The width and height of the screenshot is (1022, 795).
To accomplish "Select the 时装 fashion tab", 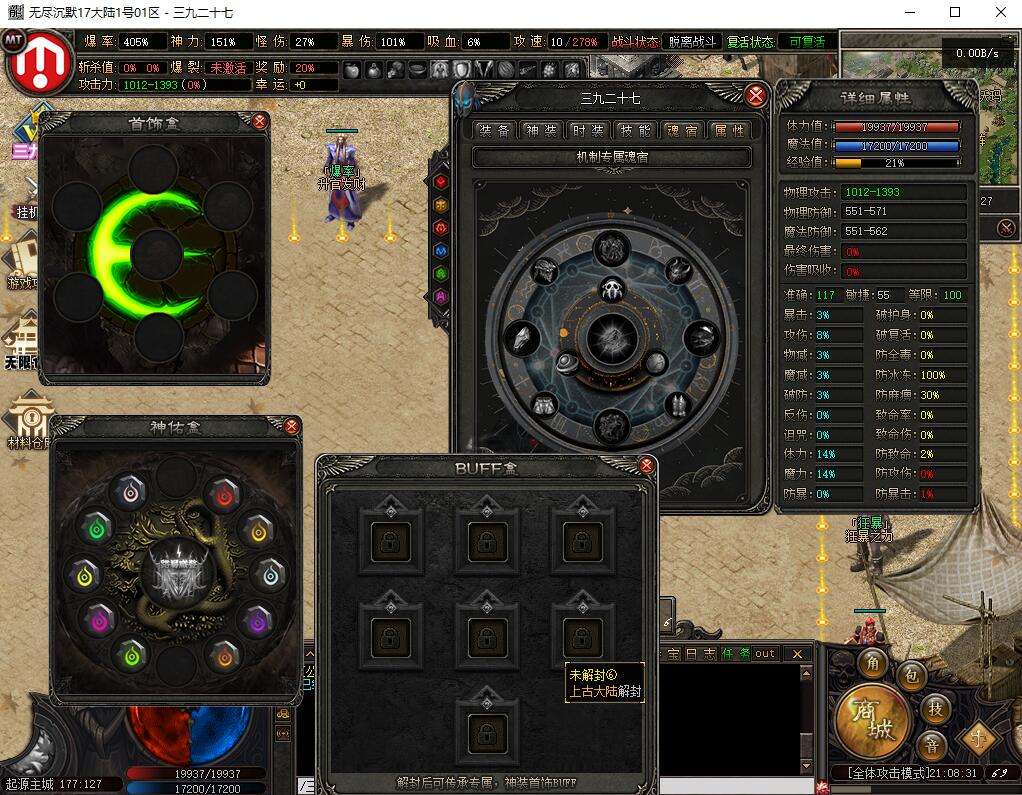I will coord(588,130).
